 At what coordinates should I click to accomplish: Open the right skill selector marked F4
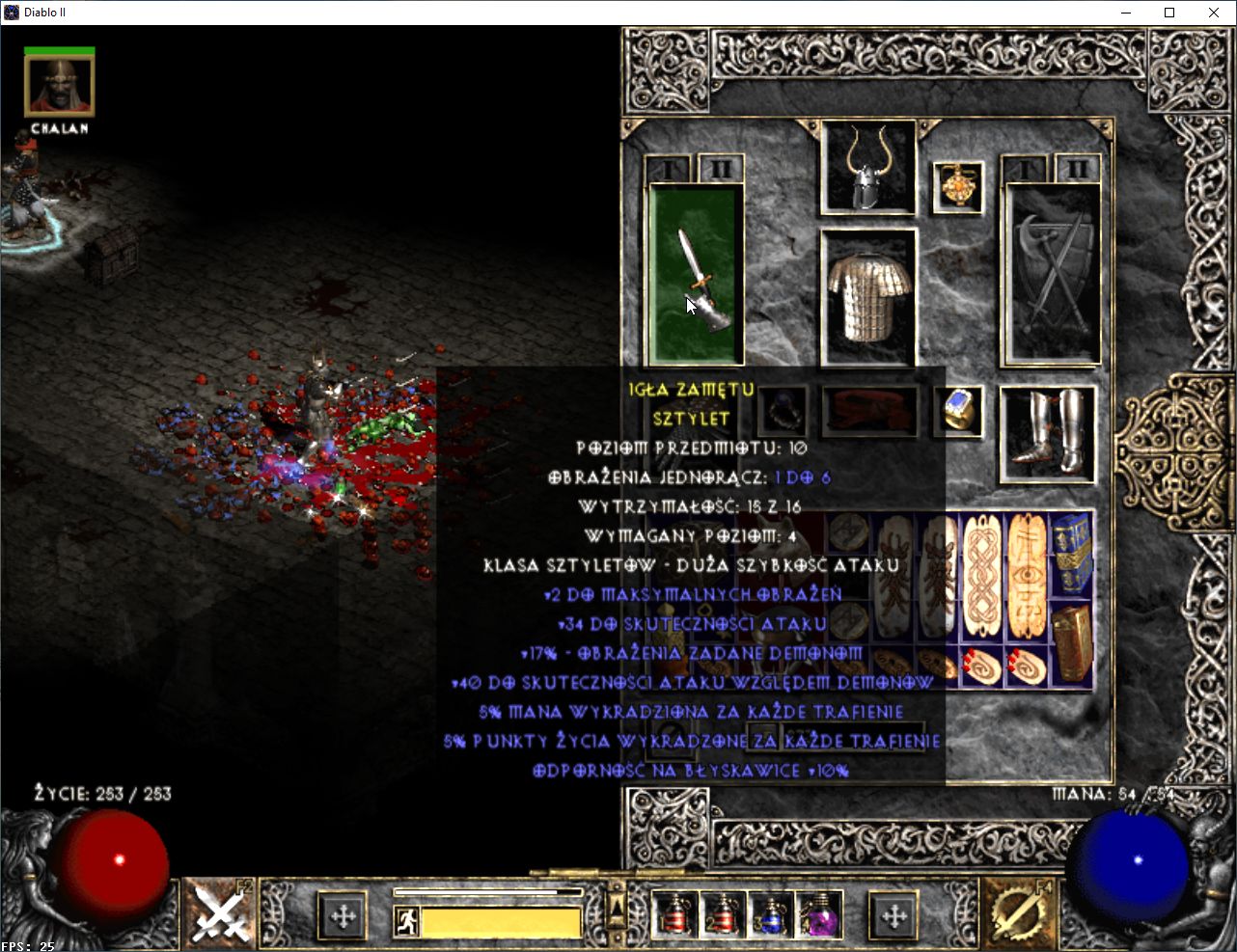pyautogui.click(x=1017, y=912)
